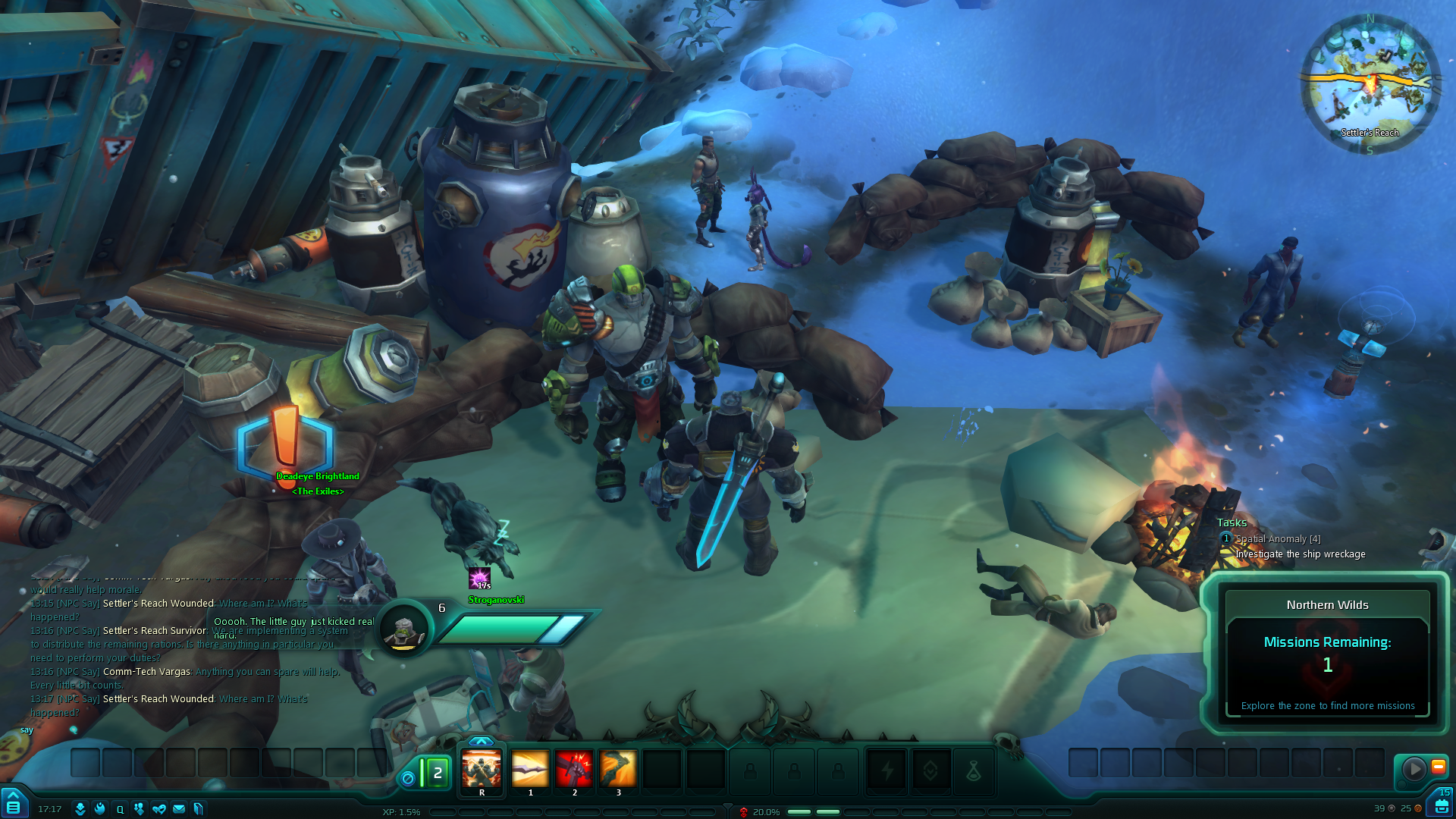The width and height of the screenshot is (1456, 819).
Task: Select the potion flask slot
Action: pos(974,772)
